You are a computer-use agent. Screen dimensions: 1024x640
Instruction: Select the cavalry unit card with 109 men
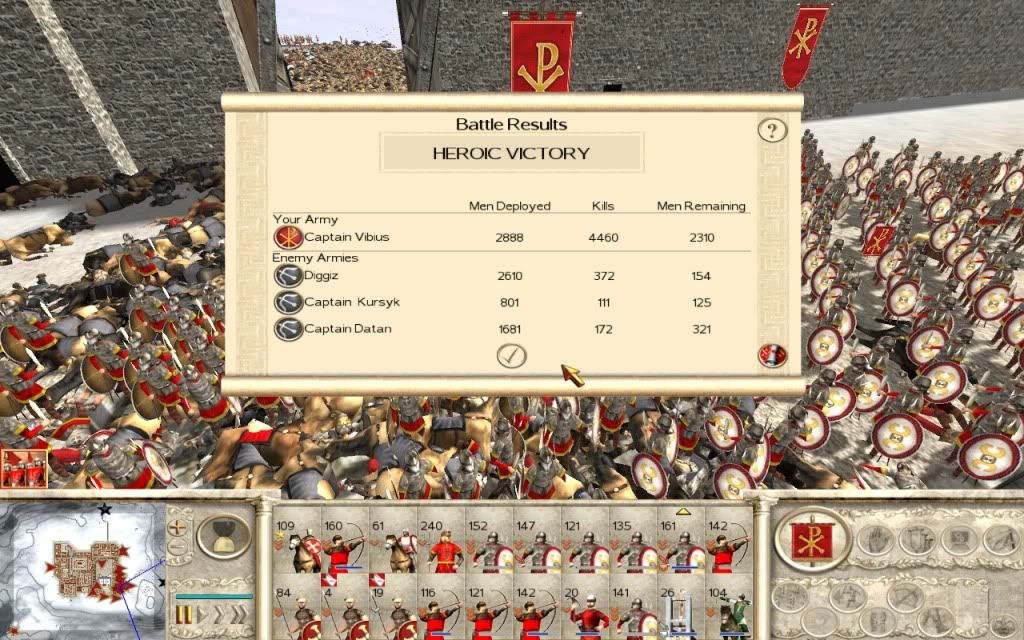pos(297,547)
